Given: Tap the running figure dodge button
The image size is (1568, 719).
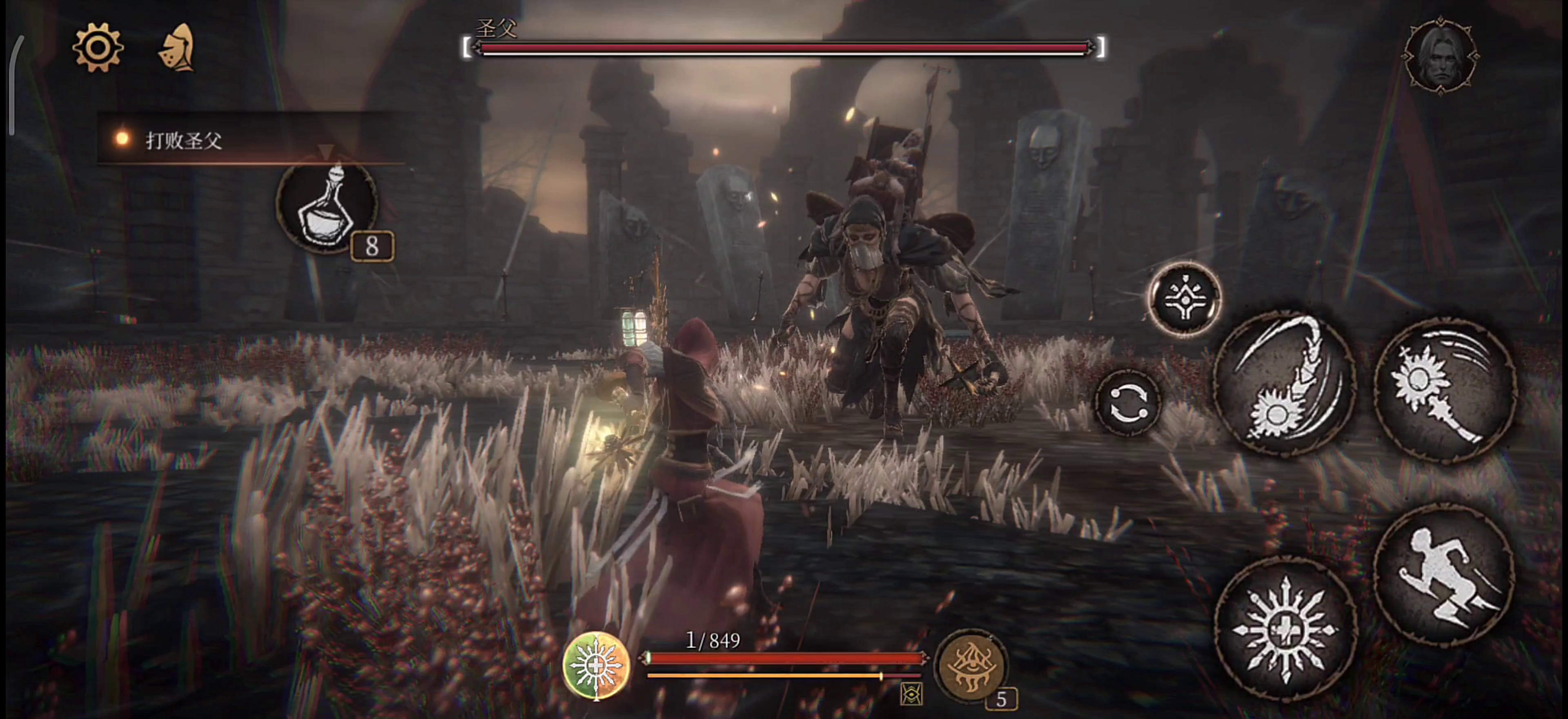Looking at the screenshot, I should click(x=1444, y=575).
